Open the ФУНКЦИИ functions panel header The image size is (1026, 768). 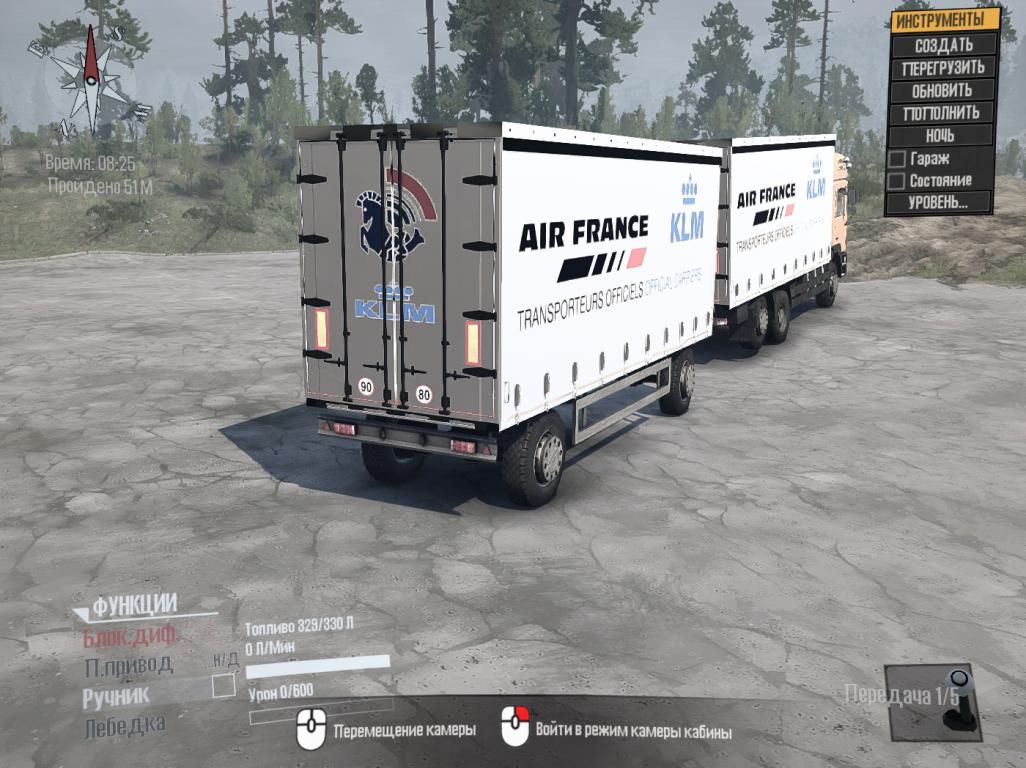135,605
